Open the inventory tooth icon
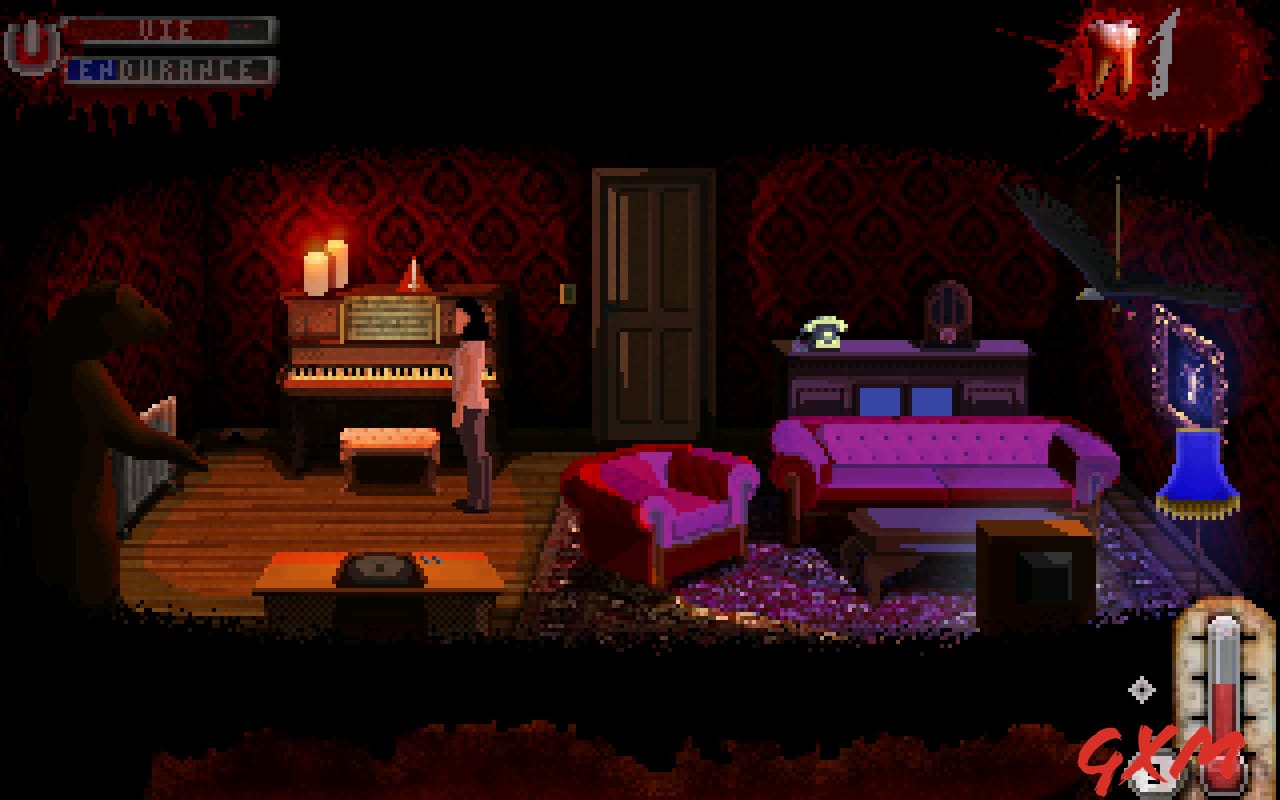 pos(1113,48)
